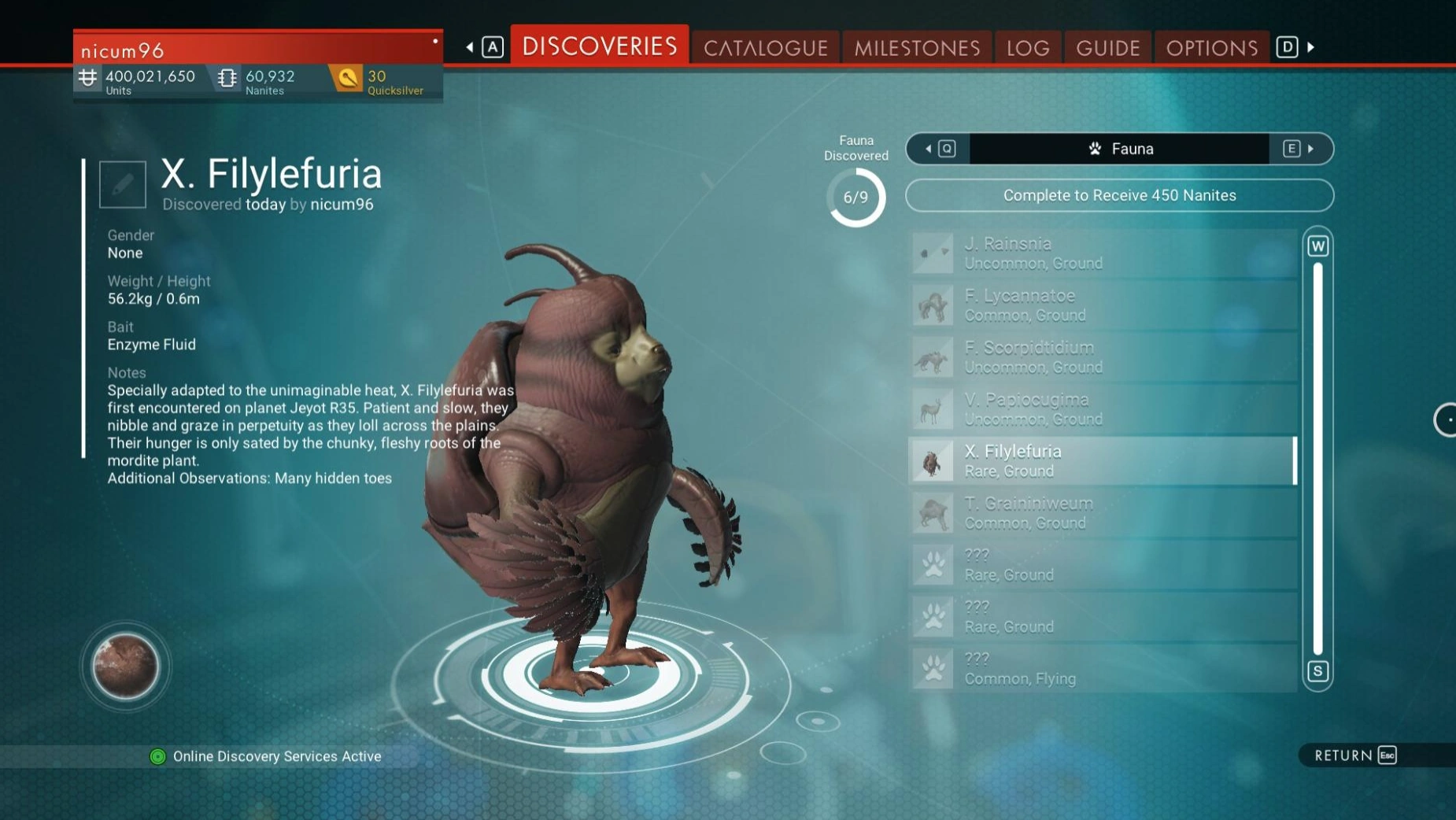Choose the F. Lycannatoe entry

coord(1102,305)
